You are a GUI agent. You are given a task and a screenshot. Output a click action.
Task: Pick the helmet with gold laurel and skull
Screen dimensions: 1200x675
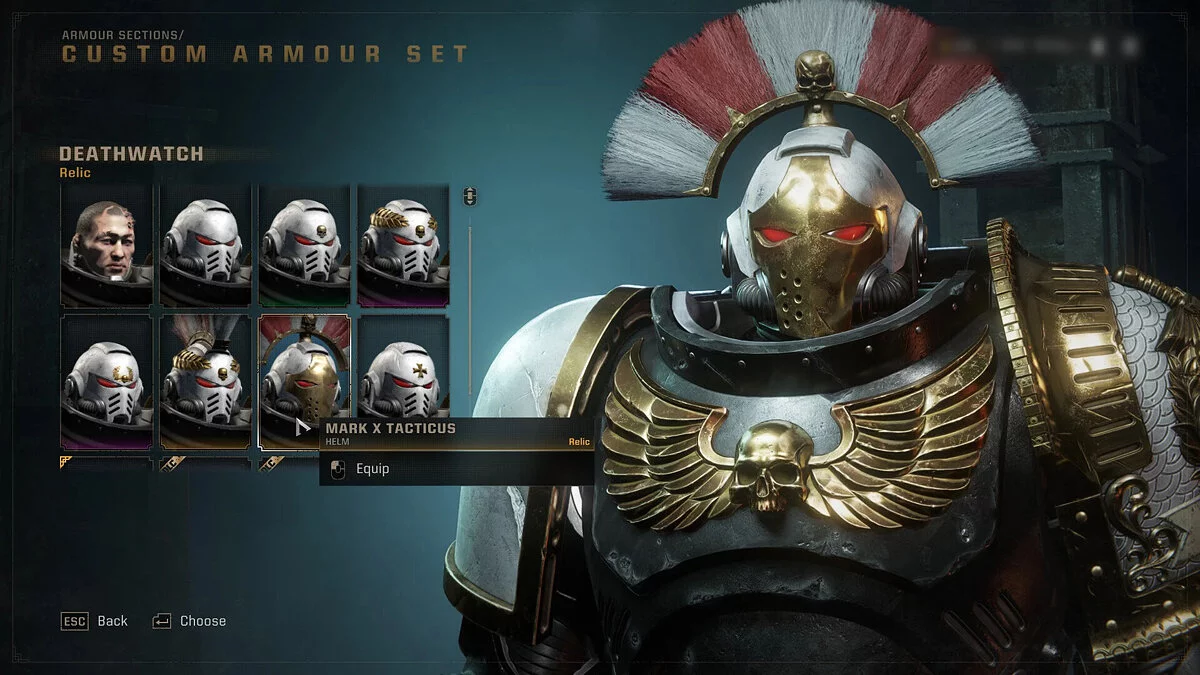[x=403, y=245]
